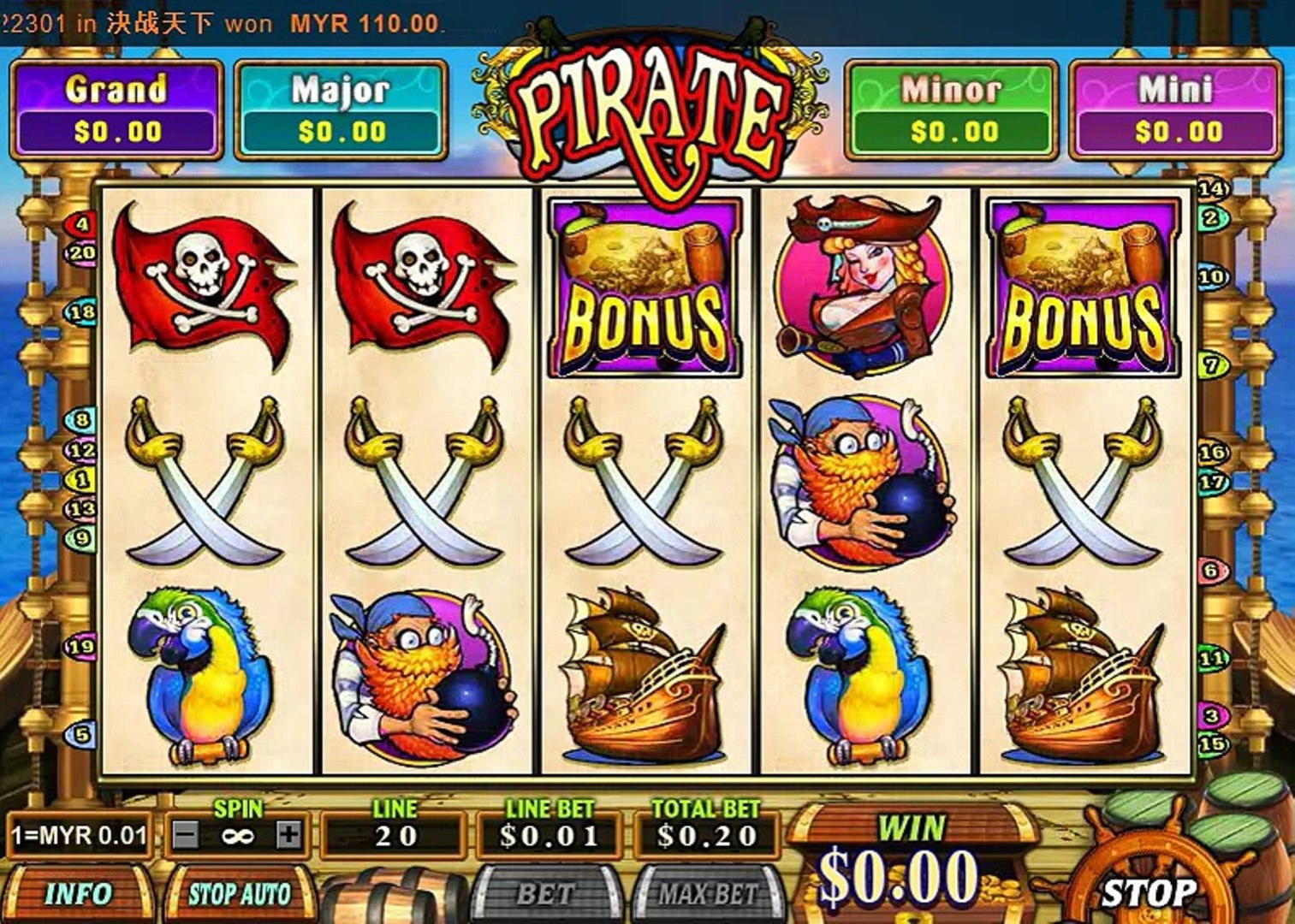Increase auto spin count with plus
The height and width of the screenshot is (924, 1295).
(289, 834)
